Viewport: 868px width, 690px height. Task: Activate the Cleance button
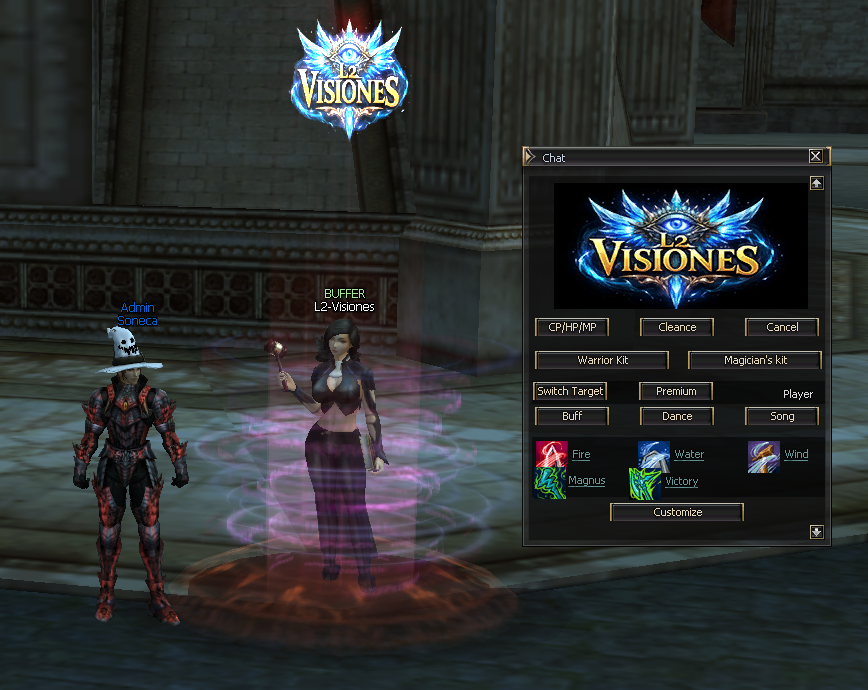coord(677,327)
